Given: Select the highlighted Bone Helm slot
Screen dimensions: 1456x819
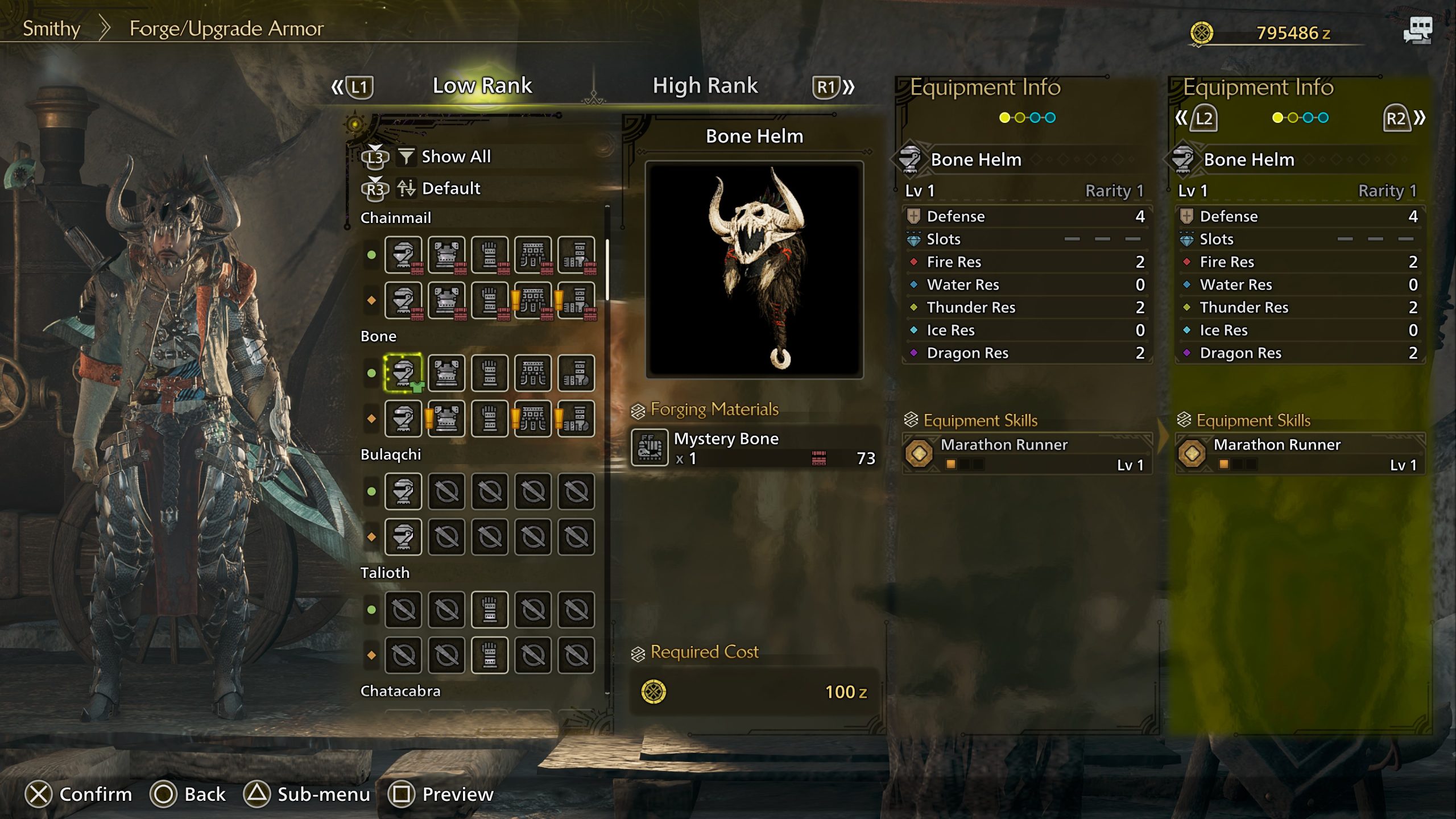Looking at the screenshot, I should 403,373.
